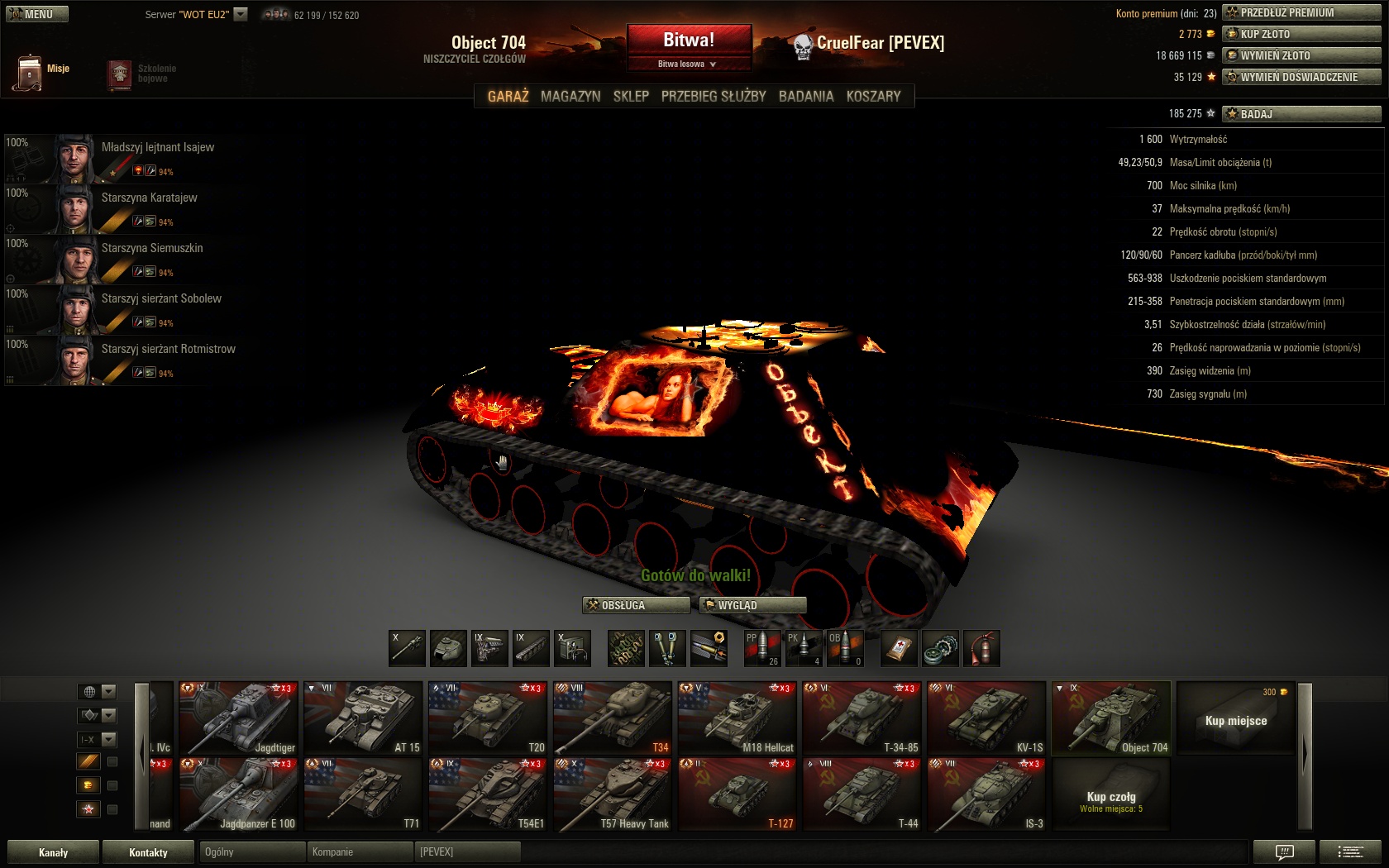Screen dimensions: 1389x868
Task: Open PRZEBIEG SŁUŻBY tab
Action: click(714, 97)
